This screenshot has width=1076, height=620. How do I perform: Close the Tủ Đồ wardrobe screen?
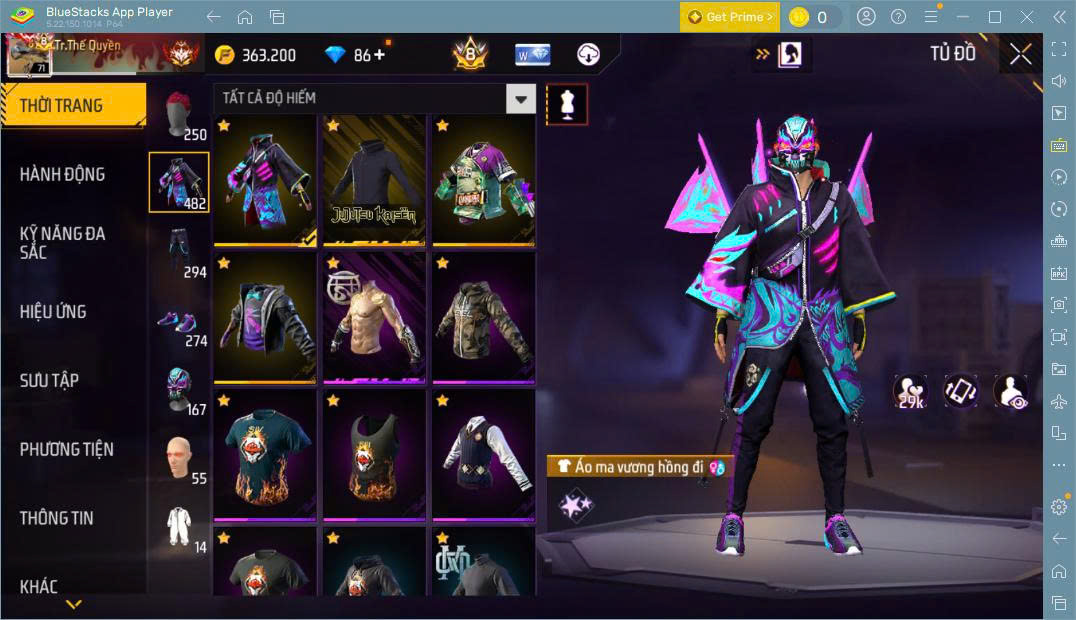click(x=1020, y=54)
